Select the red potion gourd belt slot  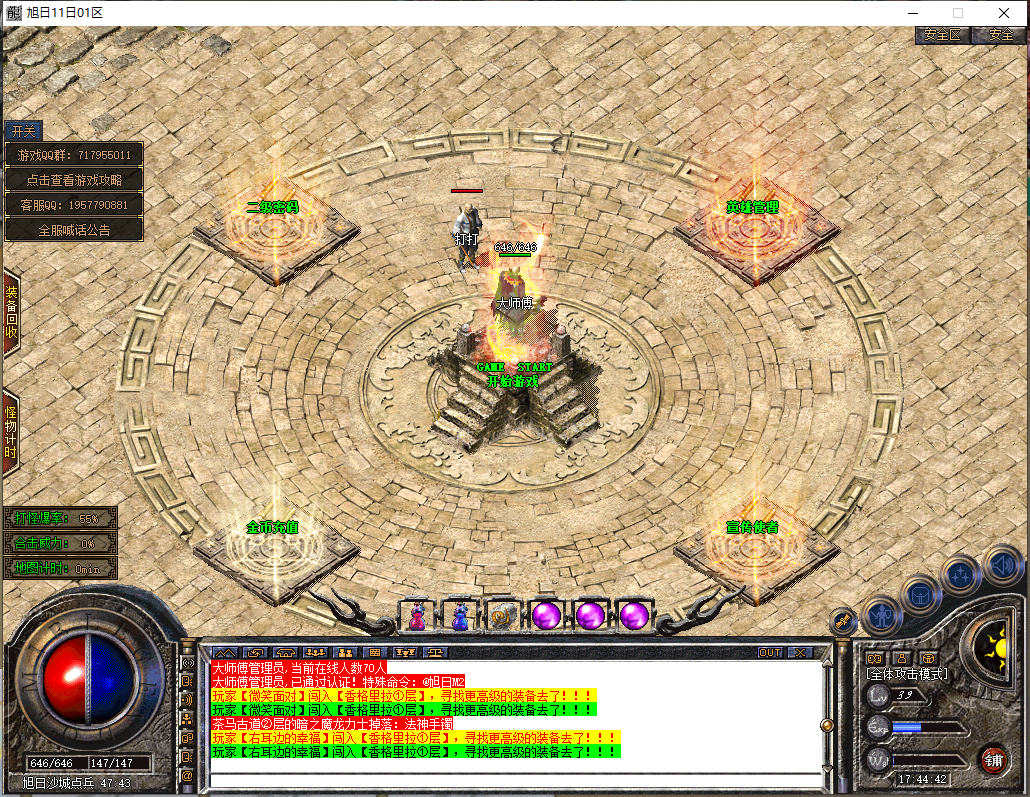pos(416,615)
